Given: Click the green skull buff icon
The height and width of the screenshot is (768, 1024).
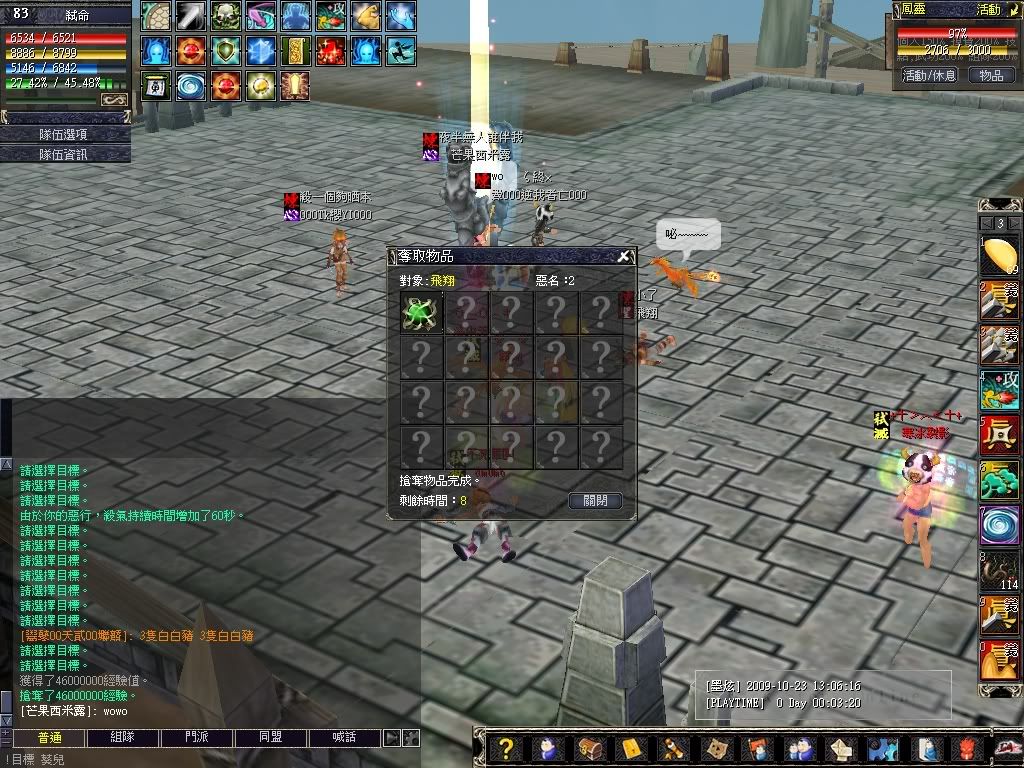Looking at the screenshot, I should (x=227, y=16).
